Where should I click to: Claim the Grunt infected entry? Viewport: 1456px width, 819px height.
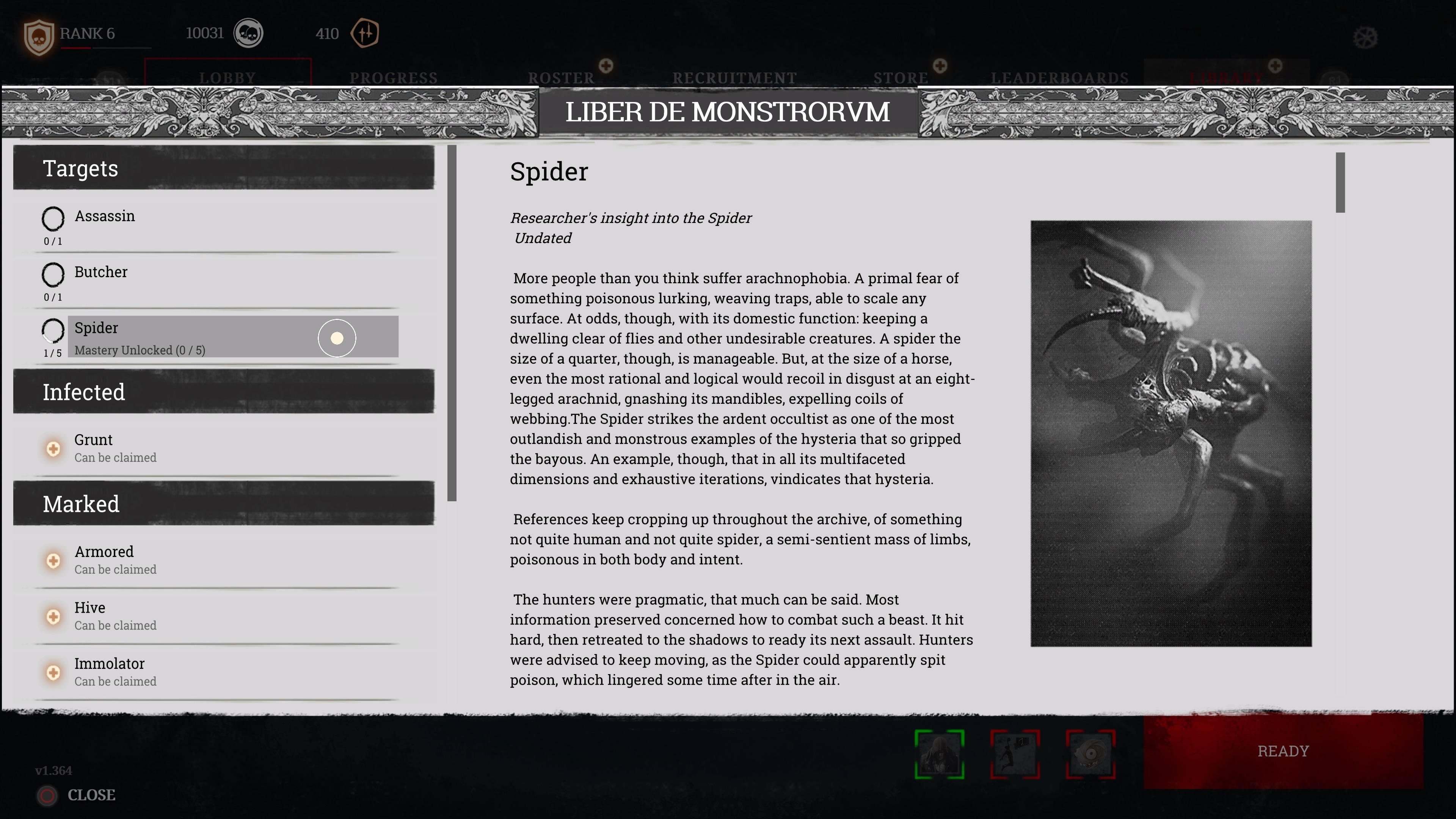pos(53,449)
